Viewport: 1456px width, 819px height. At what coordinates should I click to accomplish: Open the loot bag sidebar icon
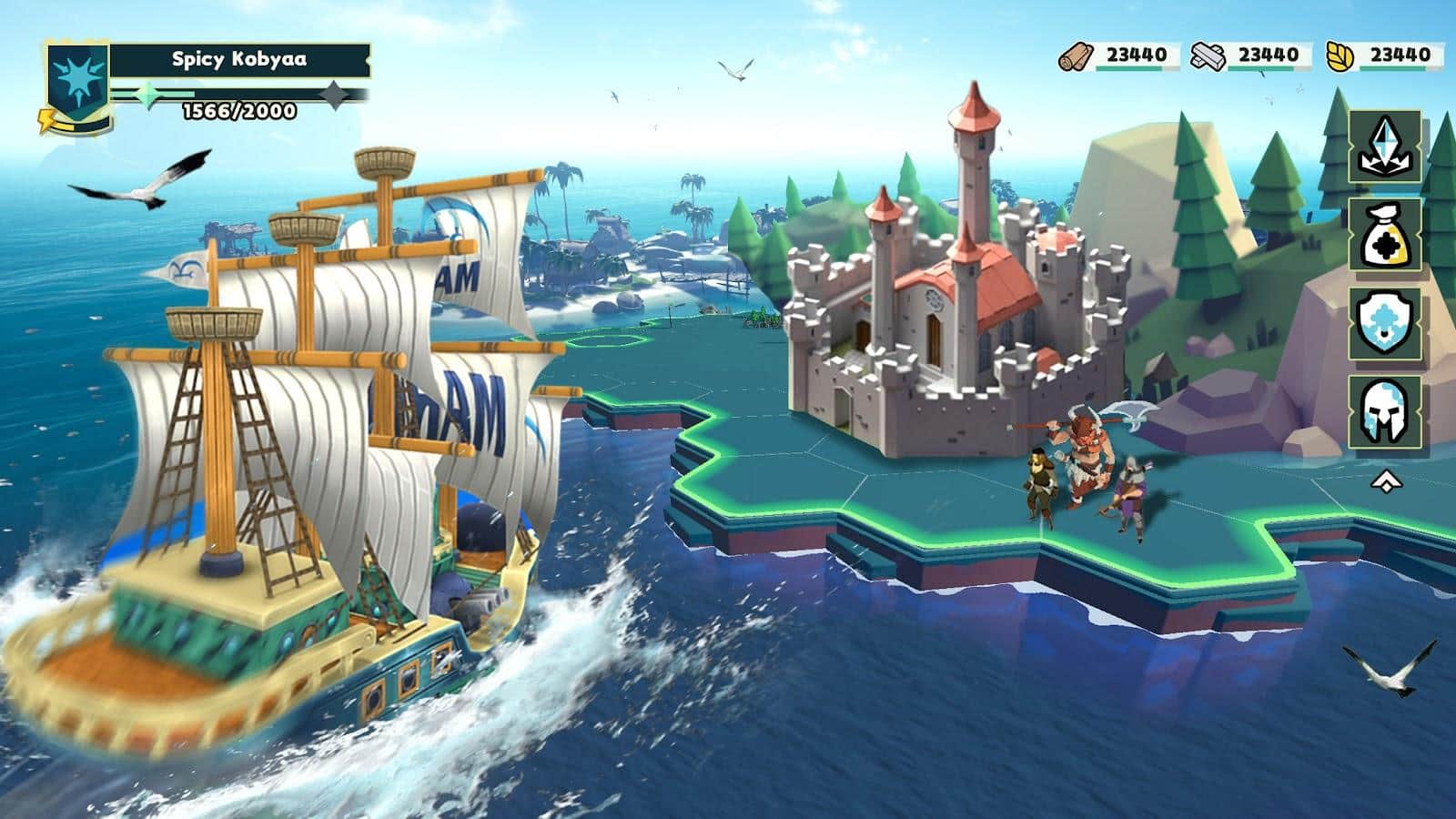pyautogui.click(x=1384, y=235)
